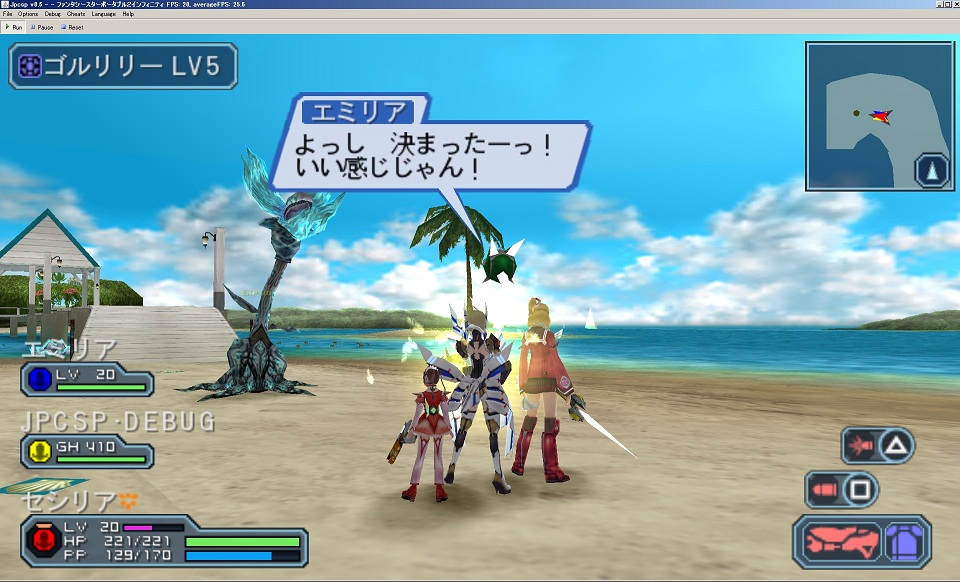
Task: Reset the emulator using Reset
Action: pyautogui.click(x=73, y=27)
